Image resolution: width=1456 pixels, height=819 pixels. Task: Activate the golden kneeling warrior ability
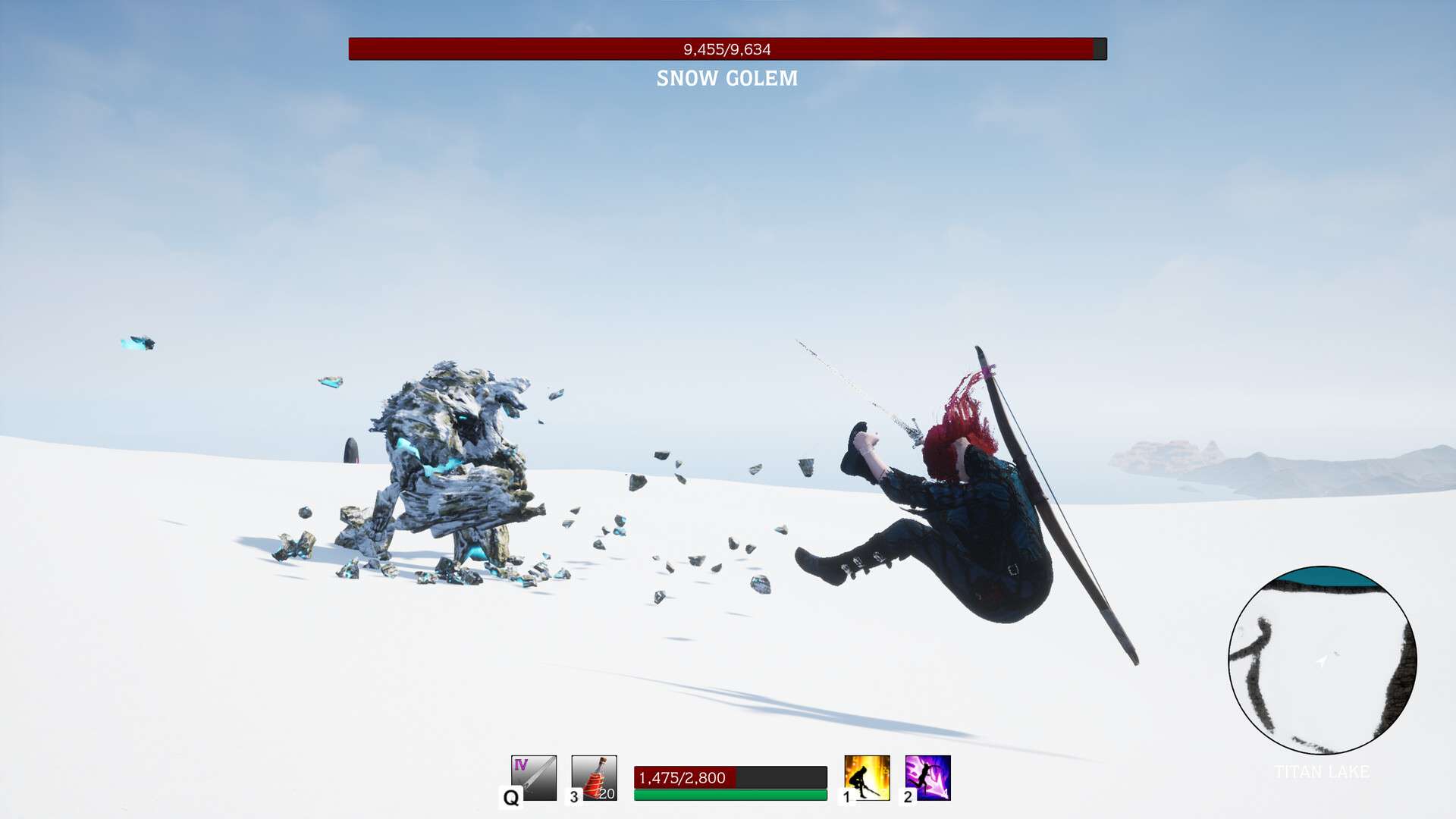click(x=867, y=777)
